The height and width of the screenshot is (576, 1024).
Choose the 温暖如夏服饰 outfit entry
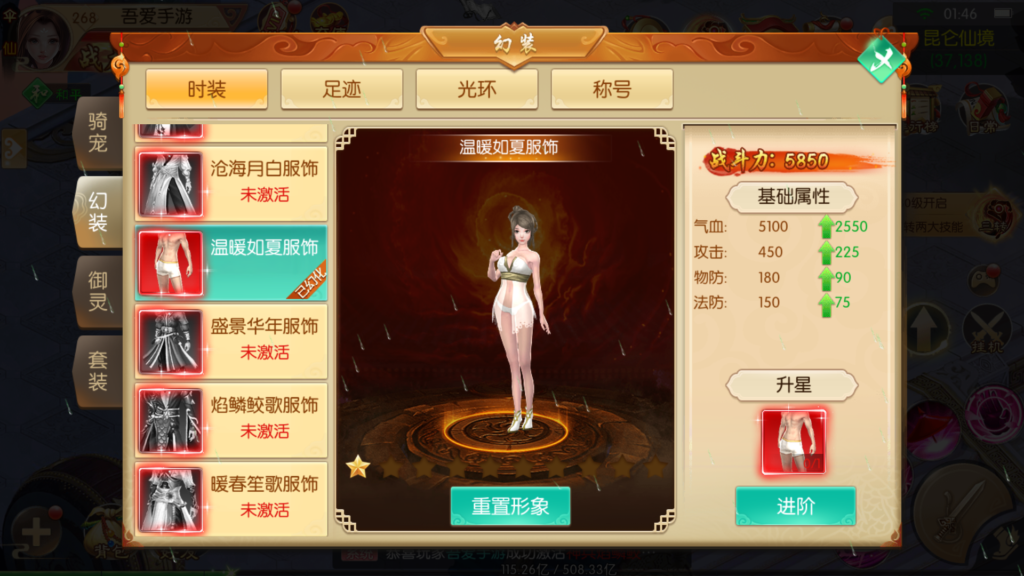tap(231, 261)
